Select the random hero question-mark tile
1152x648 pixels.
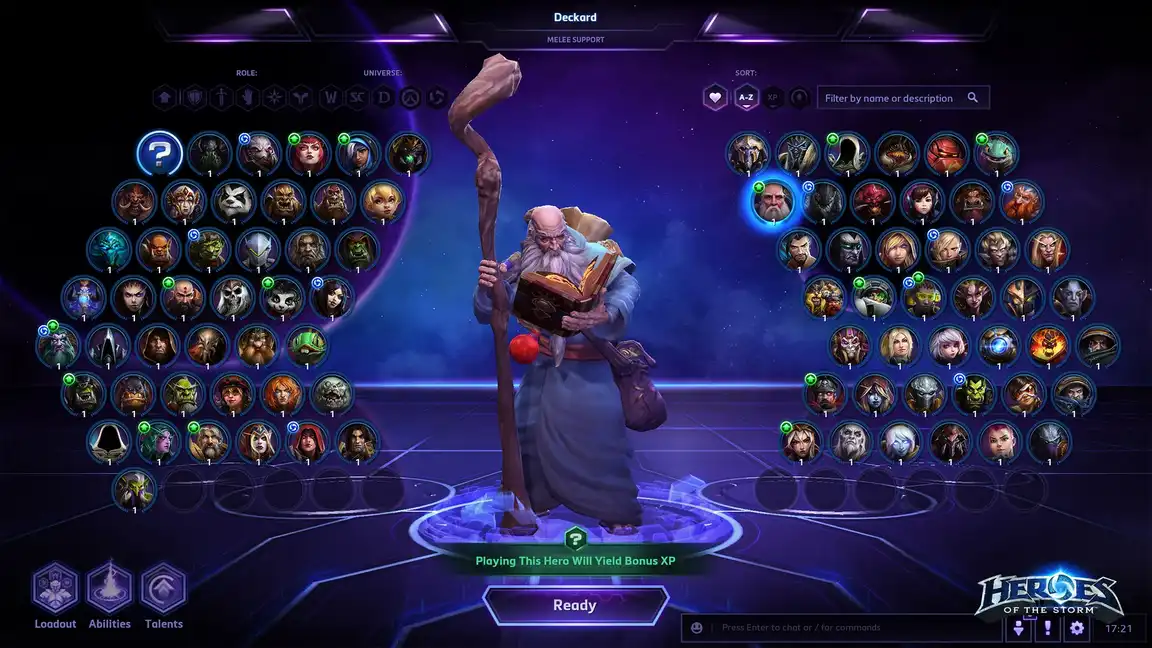tap(160, 154)
